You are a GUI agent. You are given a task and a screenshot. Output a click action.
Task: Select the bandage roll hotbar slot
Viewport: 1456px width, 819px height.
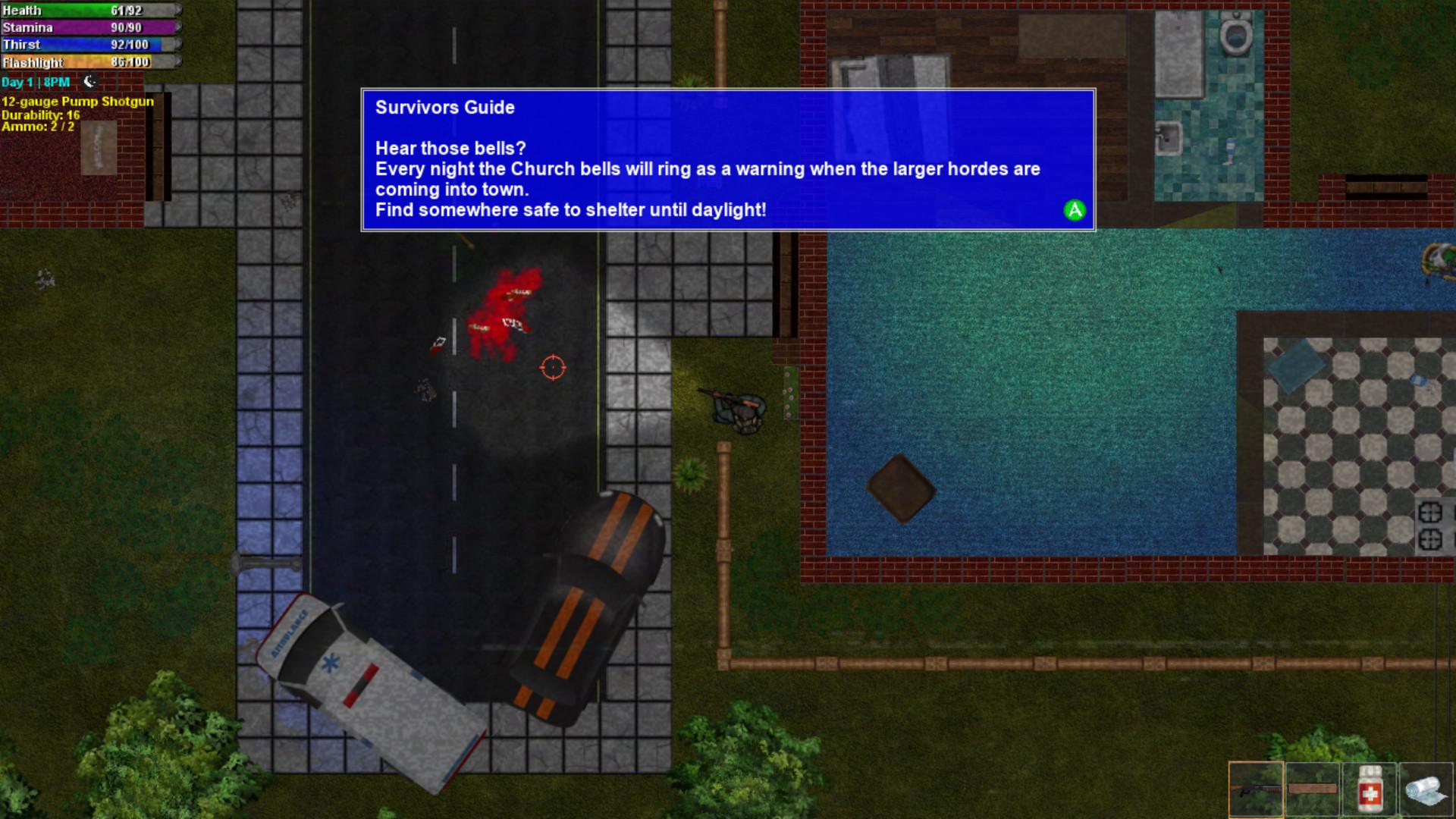click(x=1426, y=789)
